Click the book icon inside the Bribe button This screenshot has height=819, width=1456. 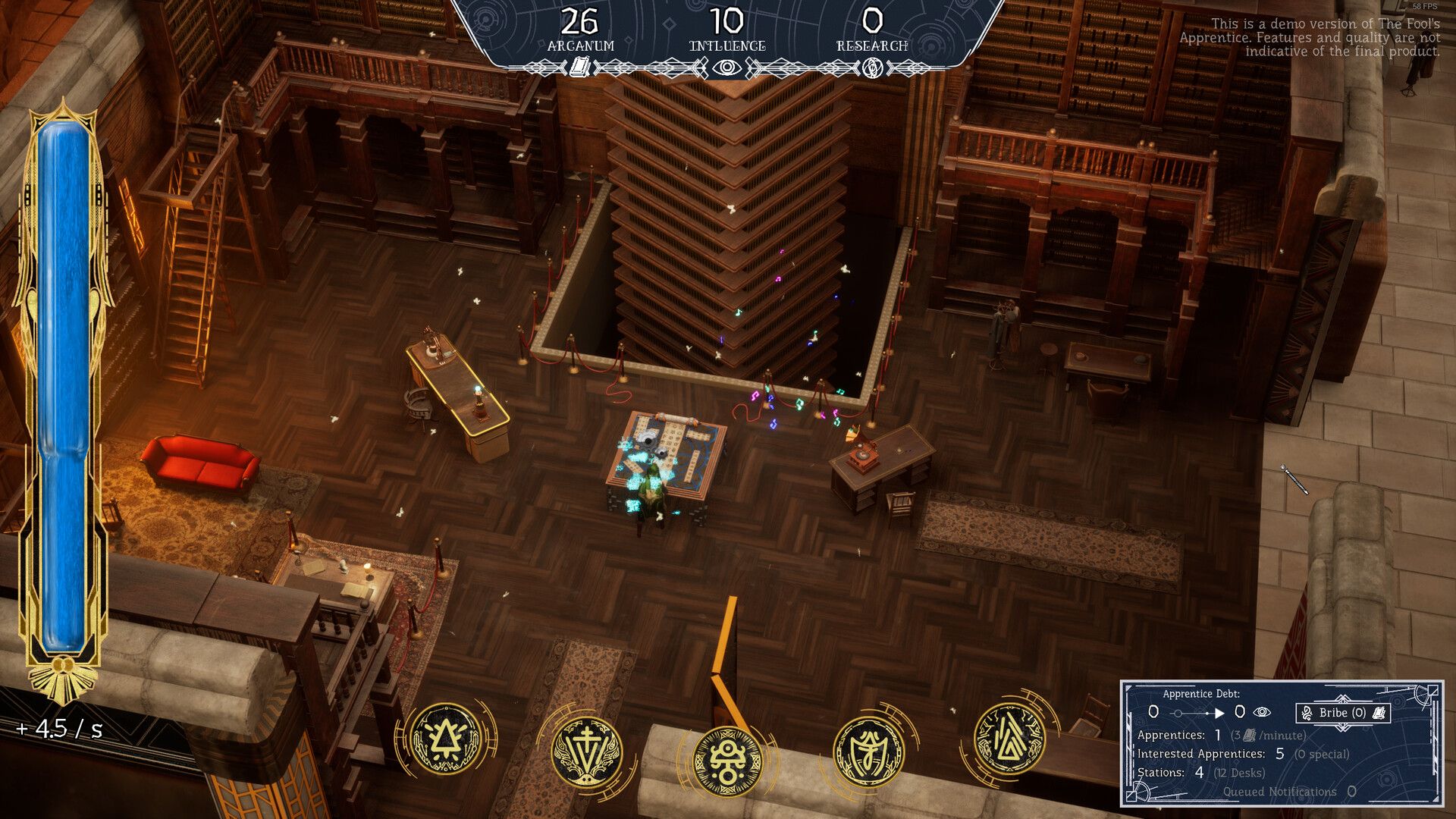coord(1381,714)
